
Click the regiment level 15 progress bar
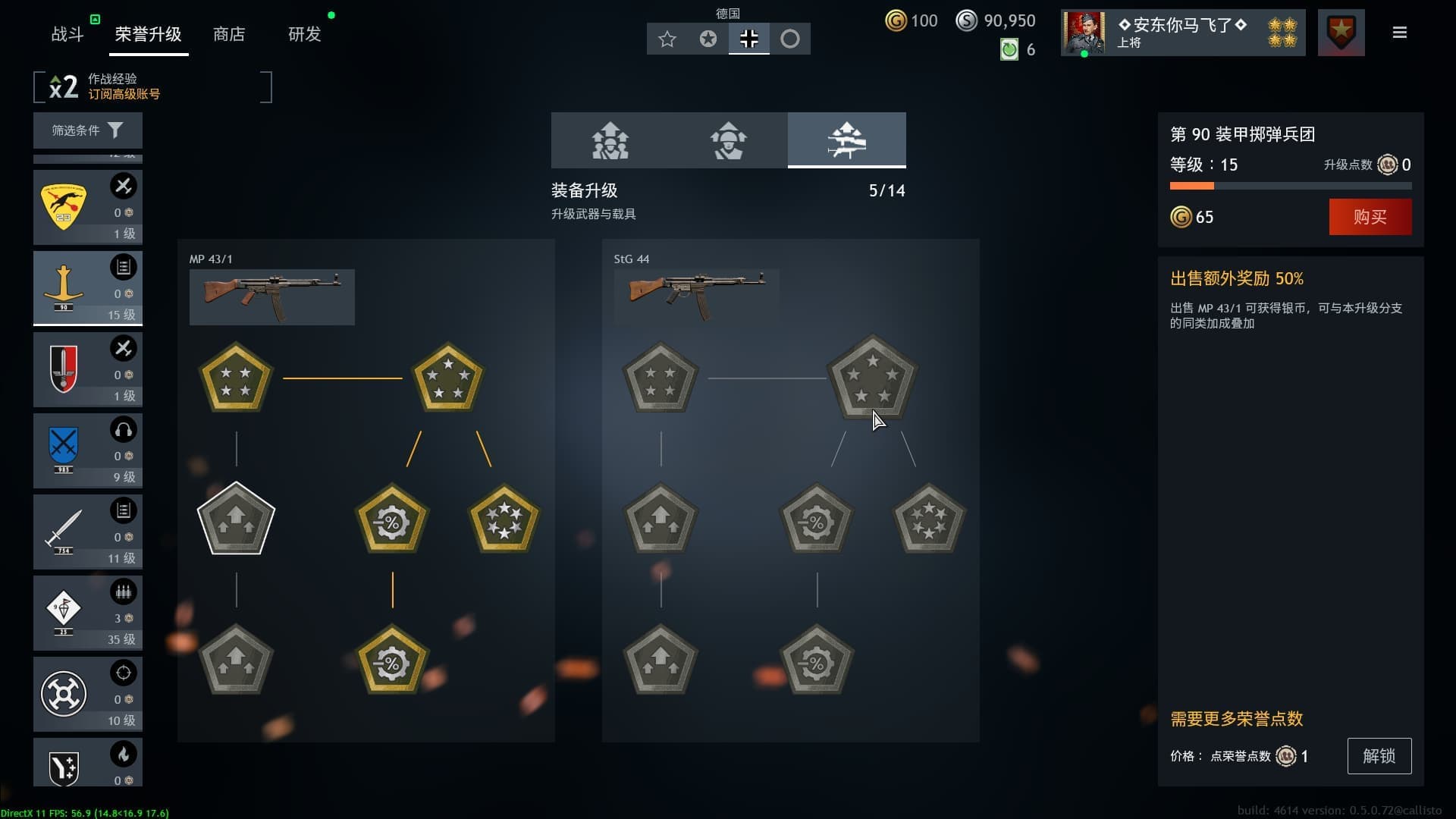1291,184
